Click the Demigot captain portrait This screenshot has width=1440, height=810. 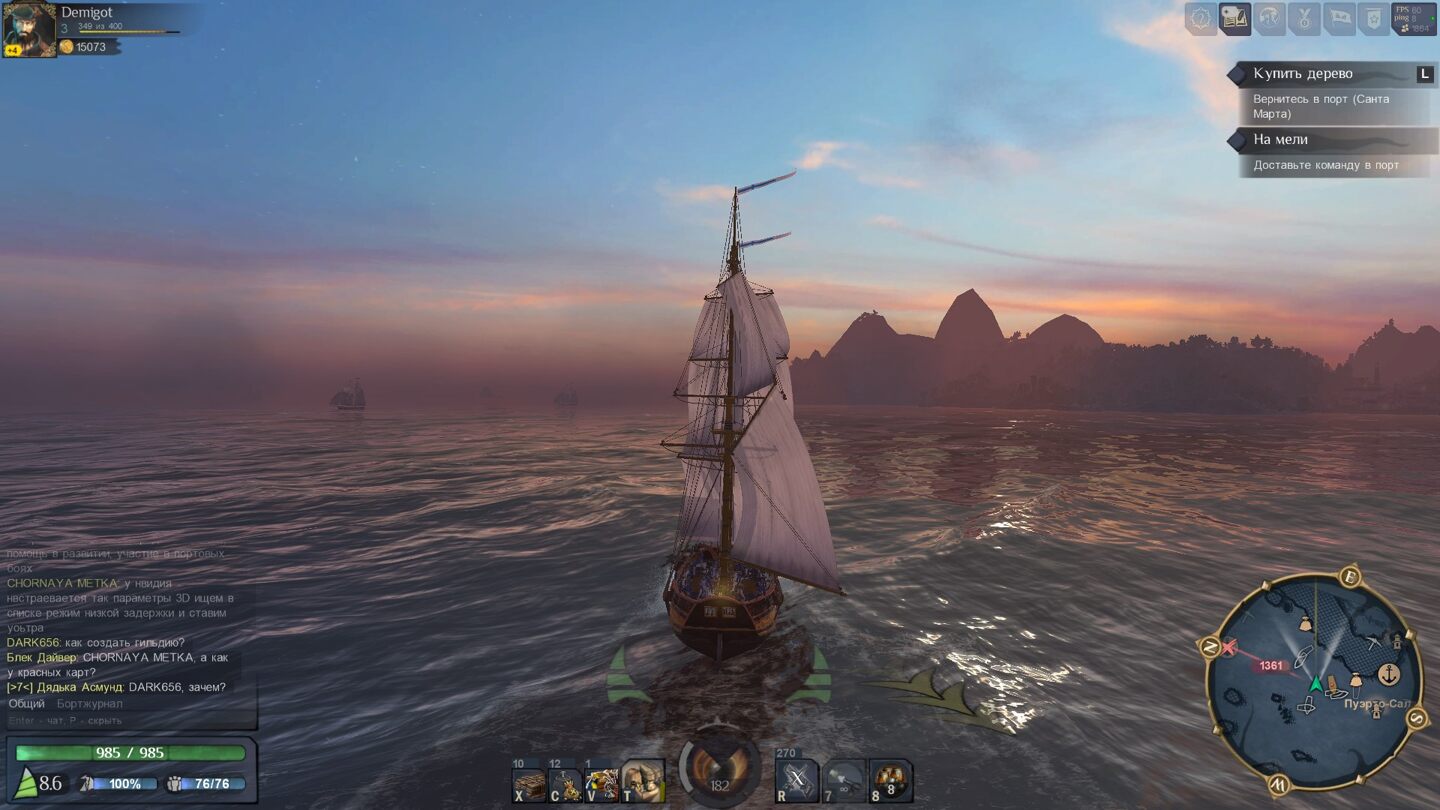(x=29, y=30)
